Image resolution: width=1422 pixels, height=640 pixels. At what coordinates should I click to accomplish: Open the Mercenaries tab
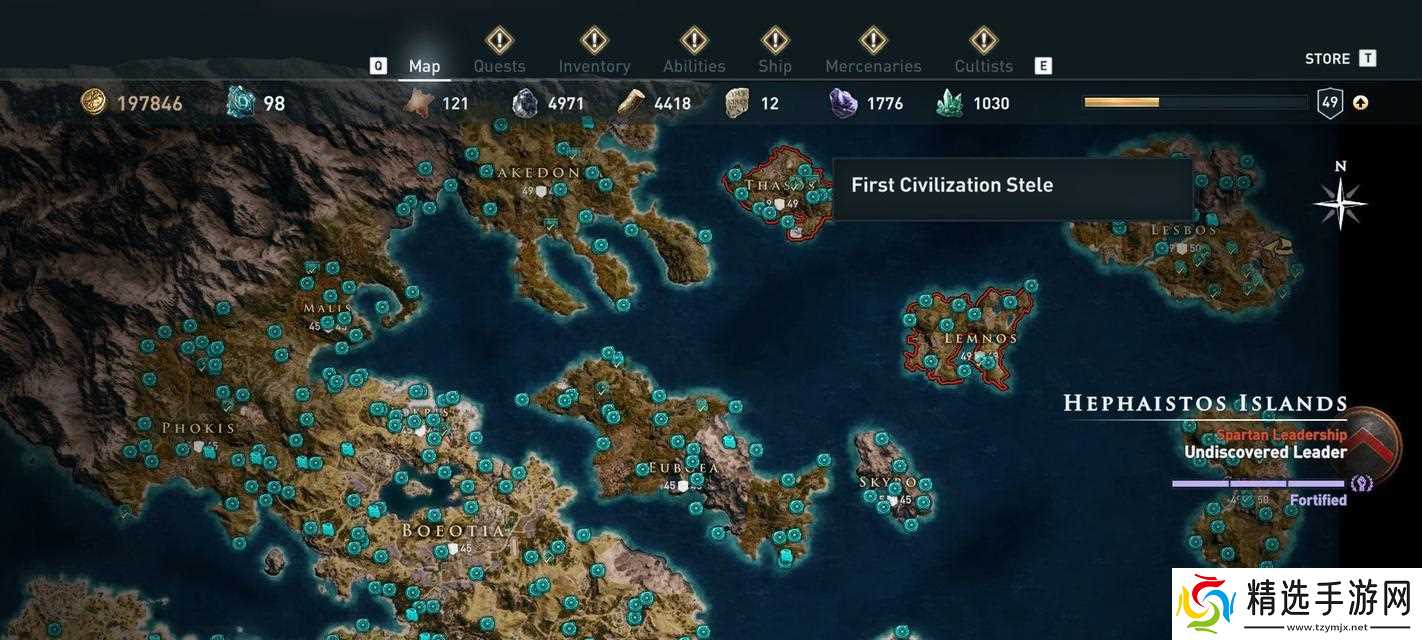[x=873, y=66]
